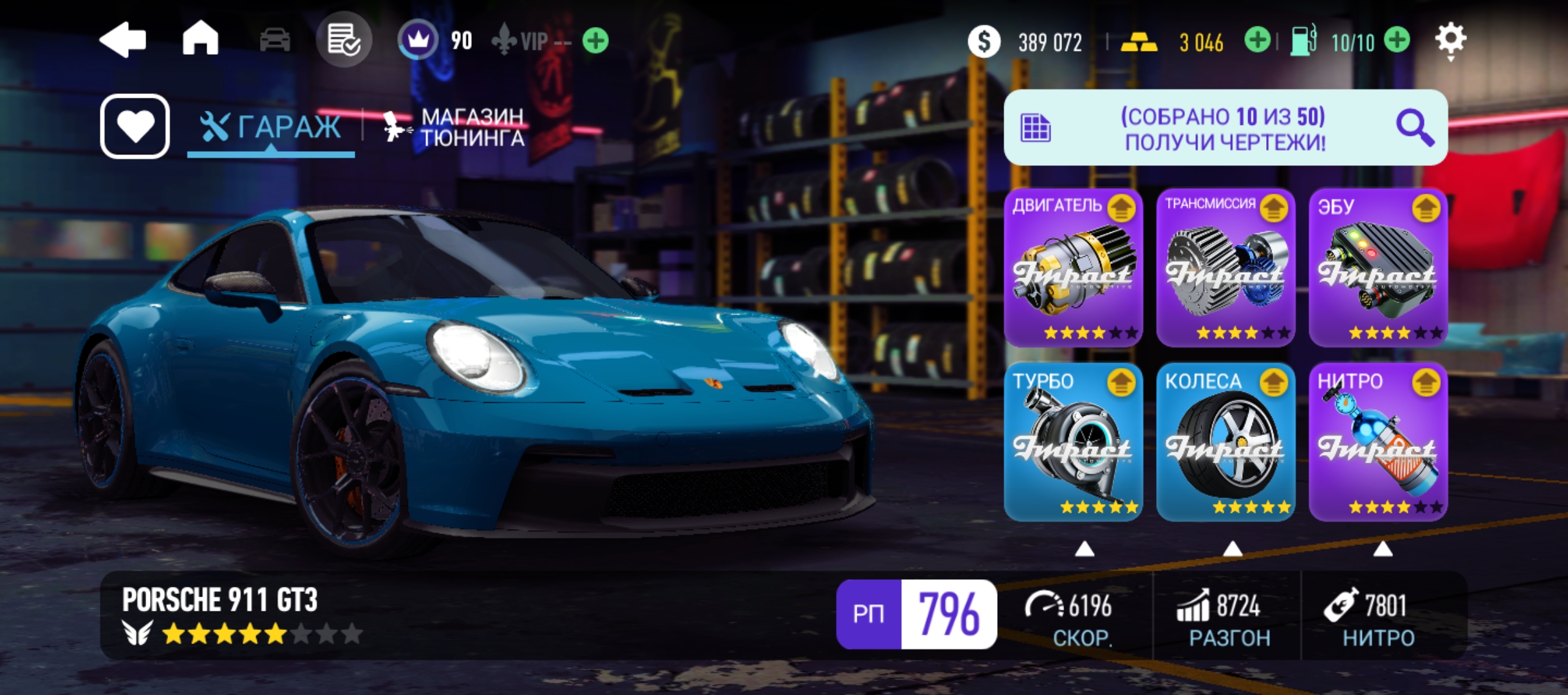Open the settings gear
Viewport: 1568px width, 695px height.
pos(1451,40)
